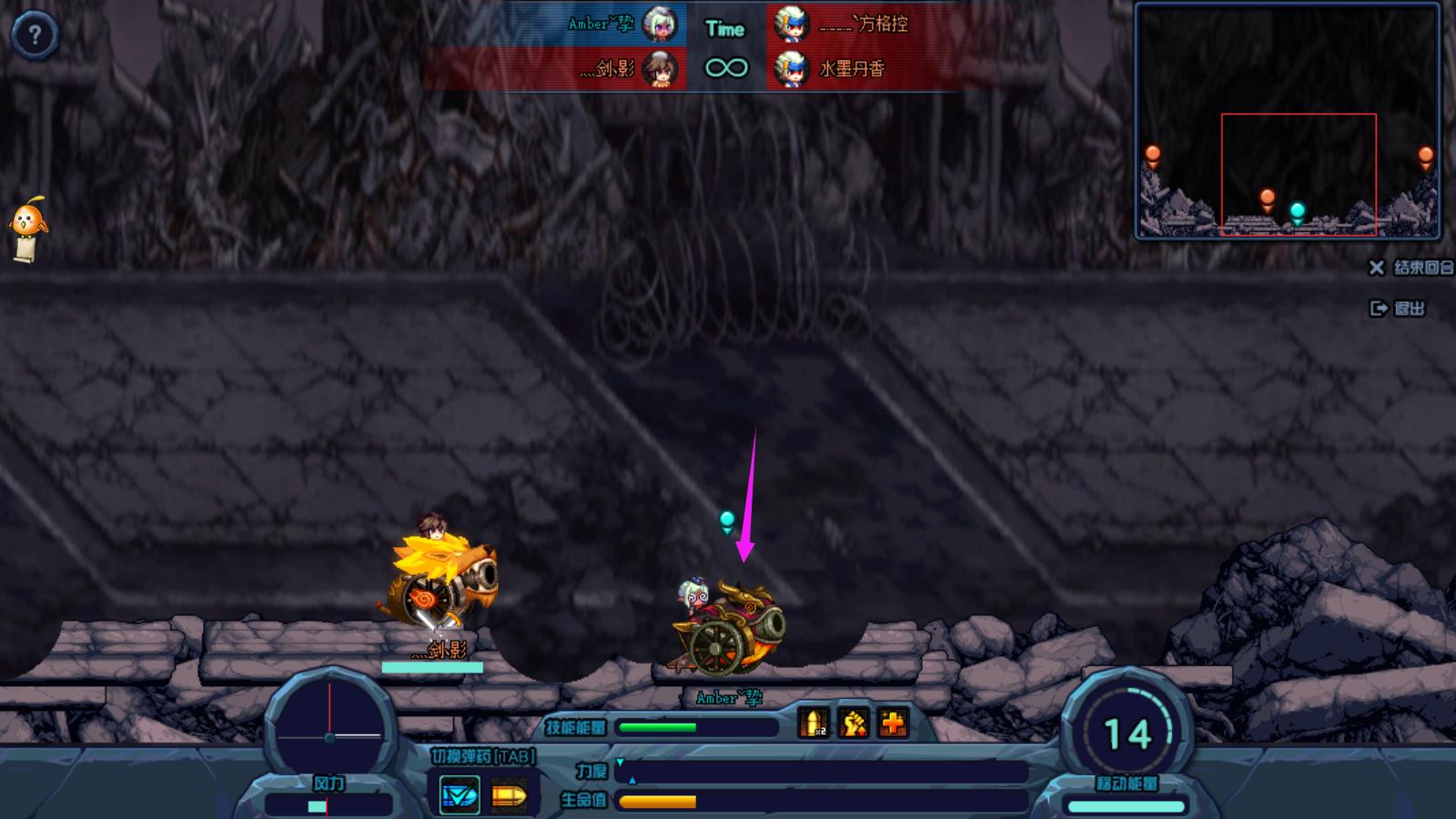
Task: Open the question mark help button
Action: (35, 35)
